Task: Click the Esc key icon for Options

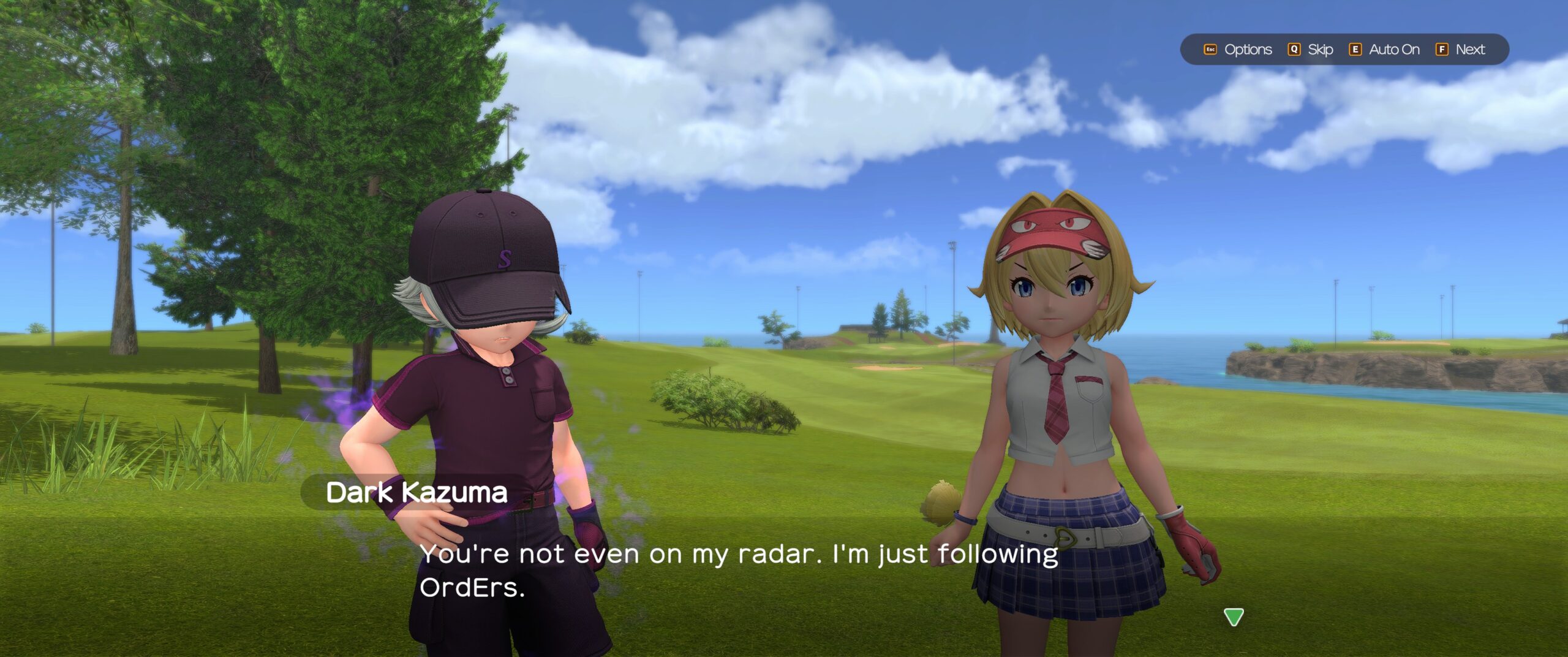Action: pyautogui.click(x=1210, y=50)
